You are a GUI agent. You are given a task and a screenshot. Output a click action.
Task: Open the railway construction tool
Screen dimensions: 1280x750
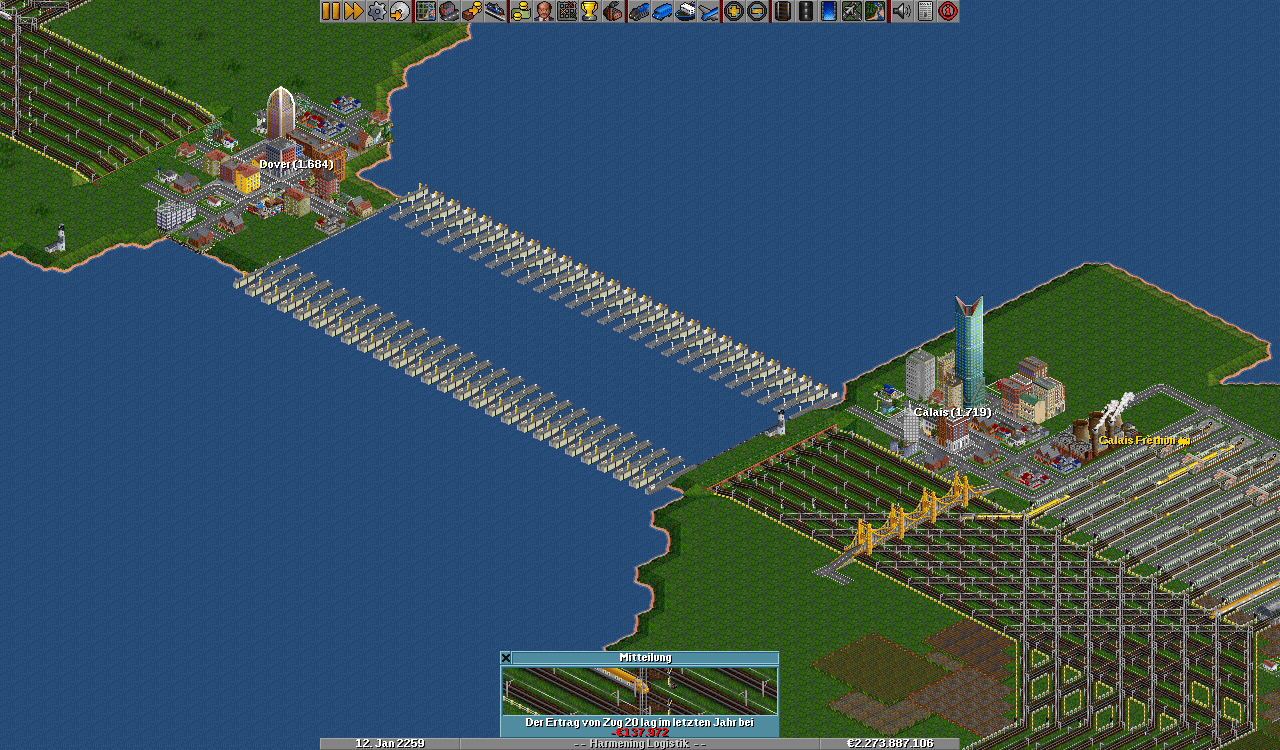coord(783,11)
